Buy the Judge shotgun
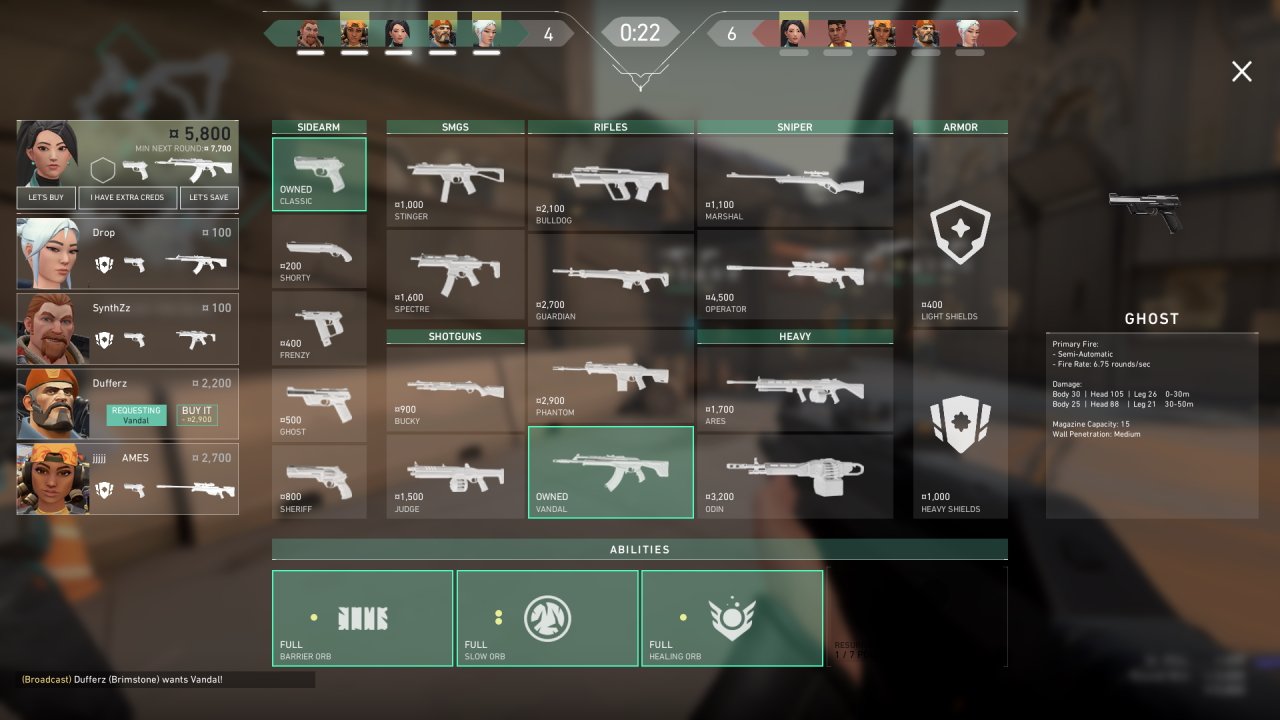This screenshot has height=720, width=1280. point(455,476)
